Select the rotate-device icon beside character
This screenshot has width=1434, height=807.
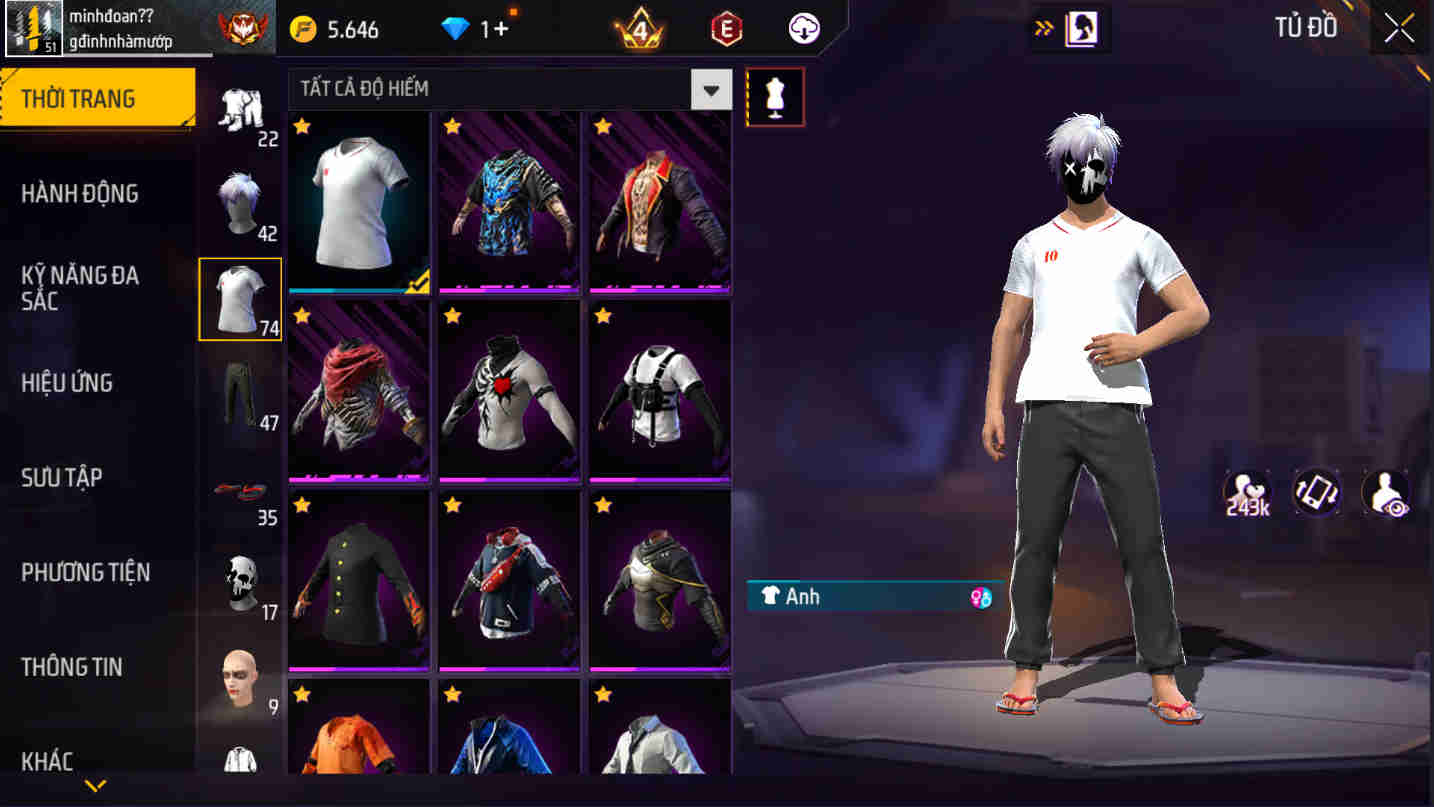click(x=1316, y=492)
